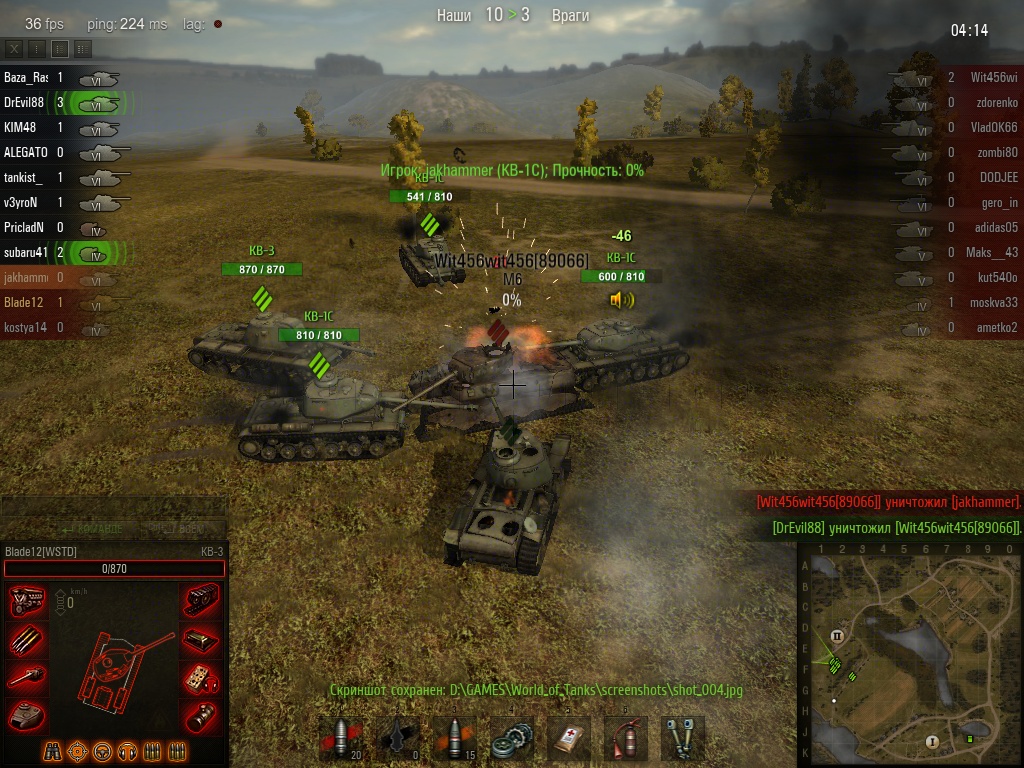Click the ammo rack module icon
The height and width of the screenshot is (768, 1024).
click(x=26, y=638)
